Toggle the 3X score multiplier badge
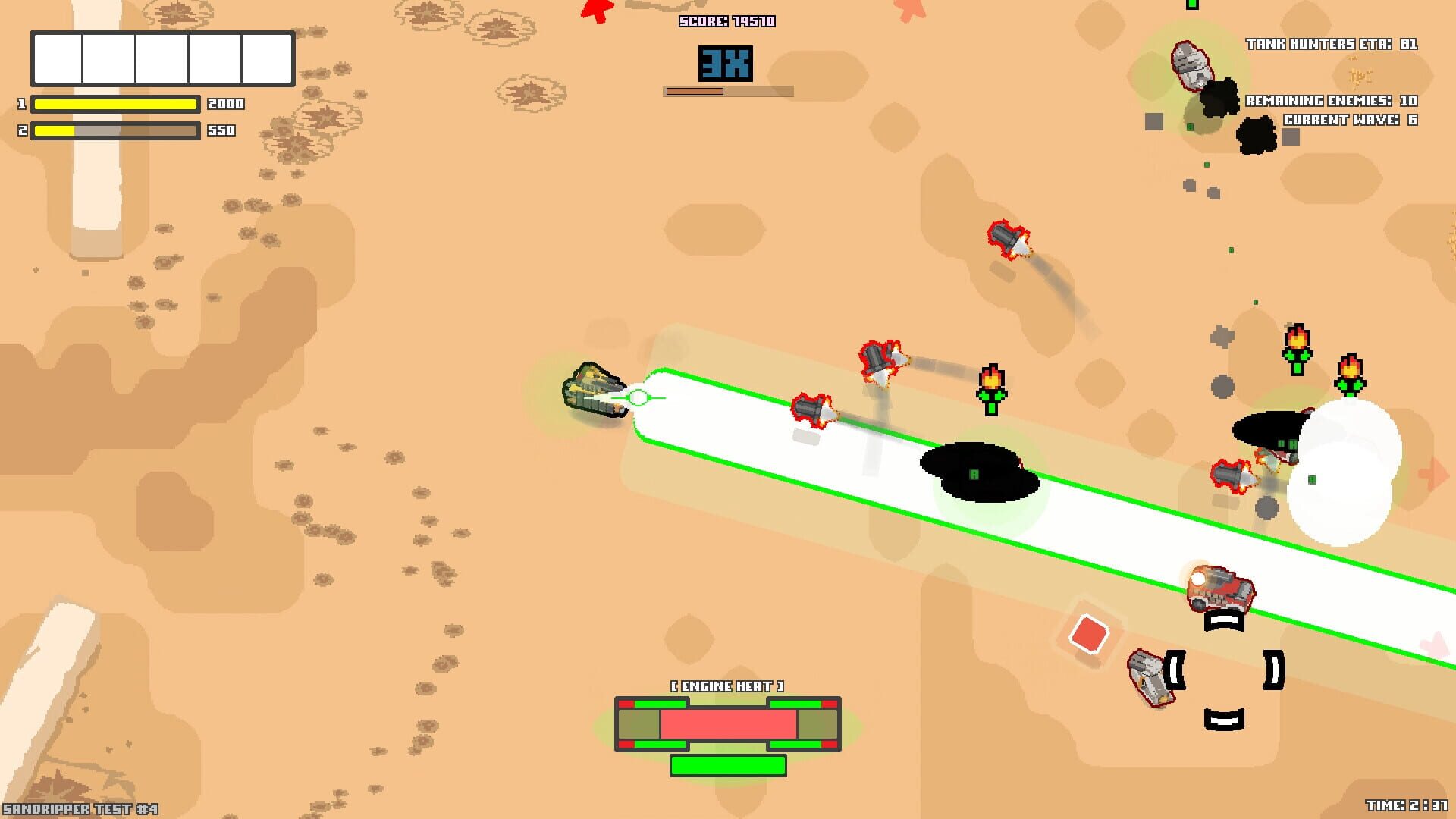Screen dimensions: 1456x819 coord(726,65)
